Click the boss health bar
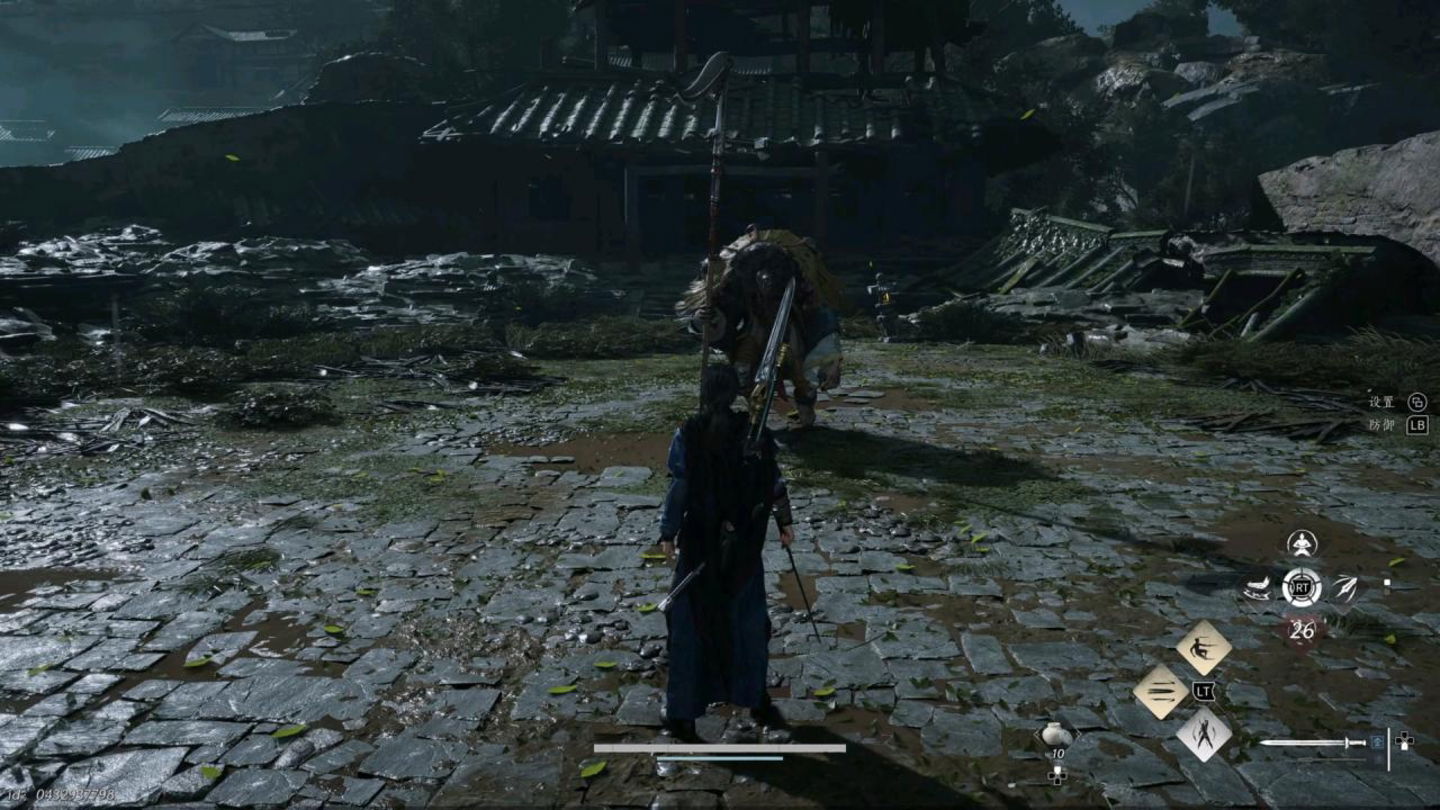The height and width of the screenshot is (810, 1440). 720,748
